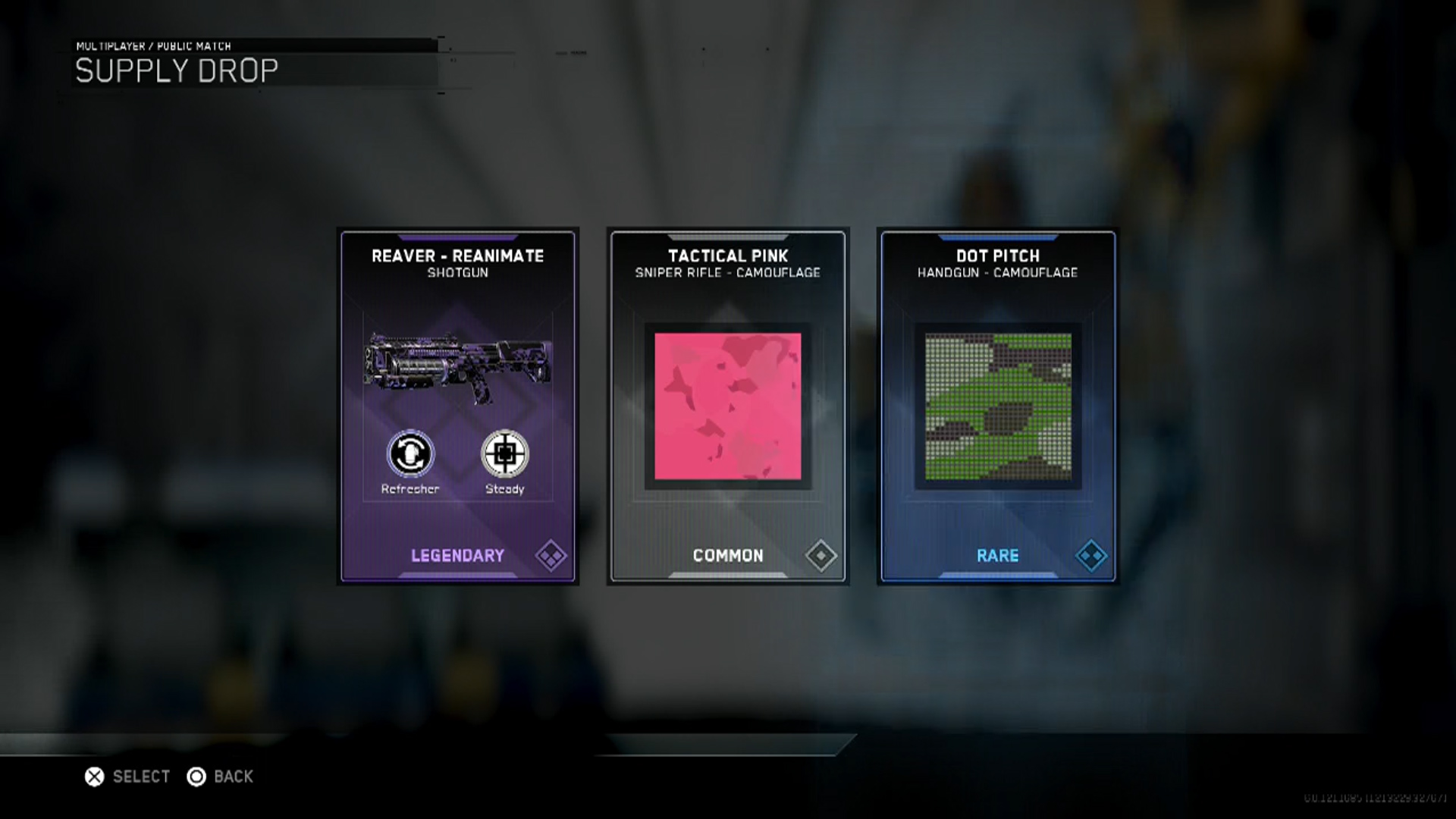Image resolution: width=1456 pixels, height=819 pixels.
Task: Choose the Tactical Pink camouflage card
Action: coord(727,406)
